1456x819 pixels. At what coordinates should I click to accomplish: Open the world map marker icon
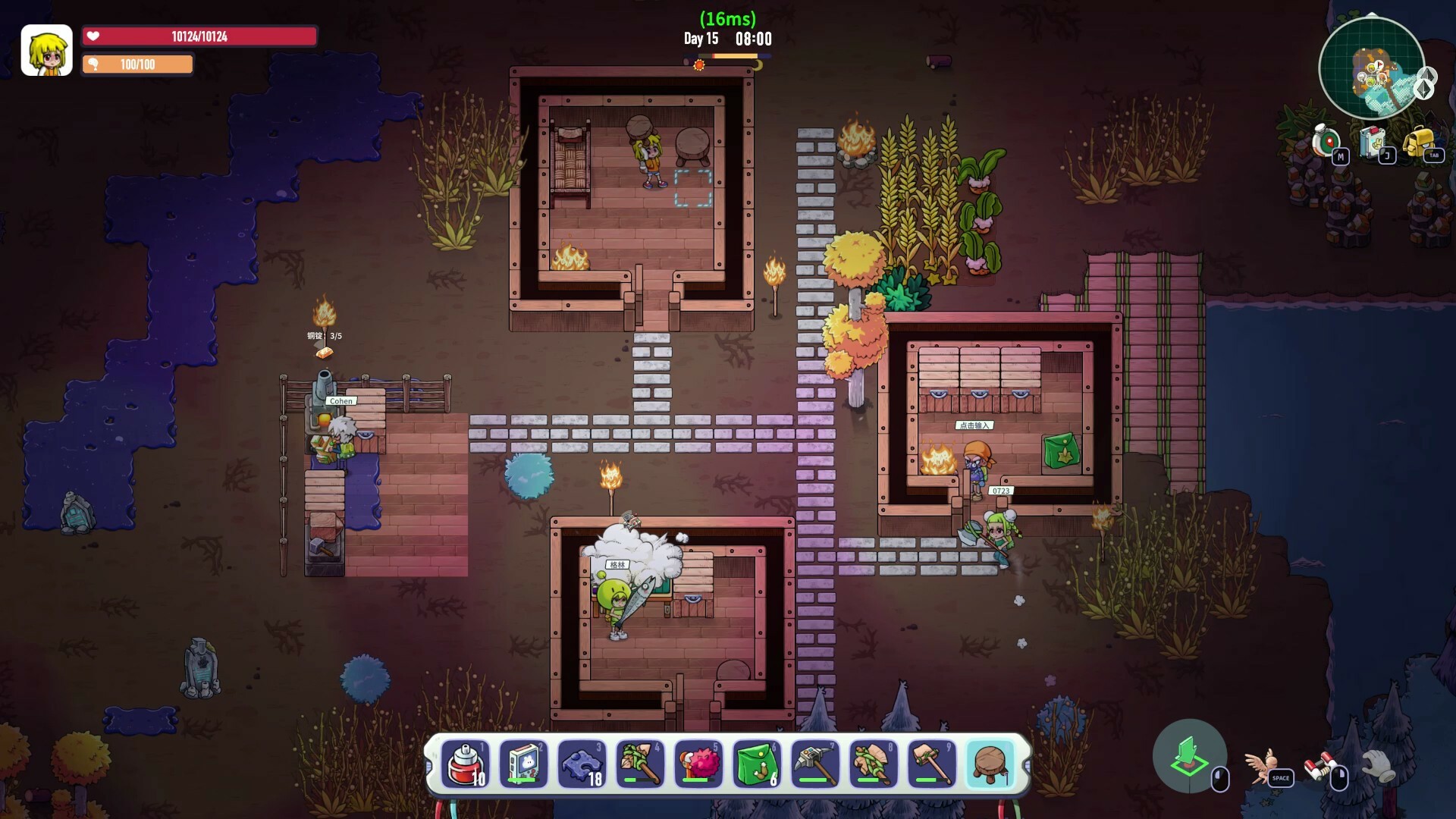tap(1327, 142)
